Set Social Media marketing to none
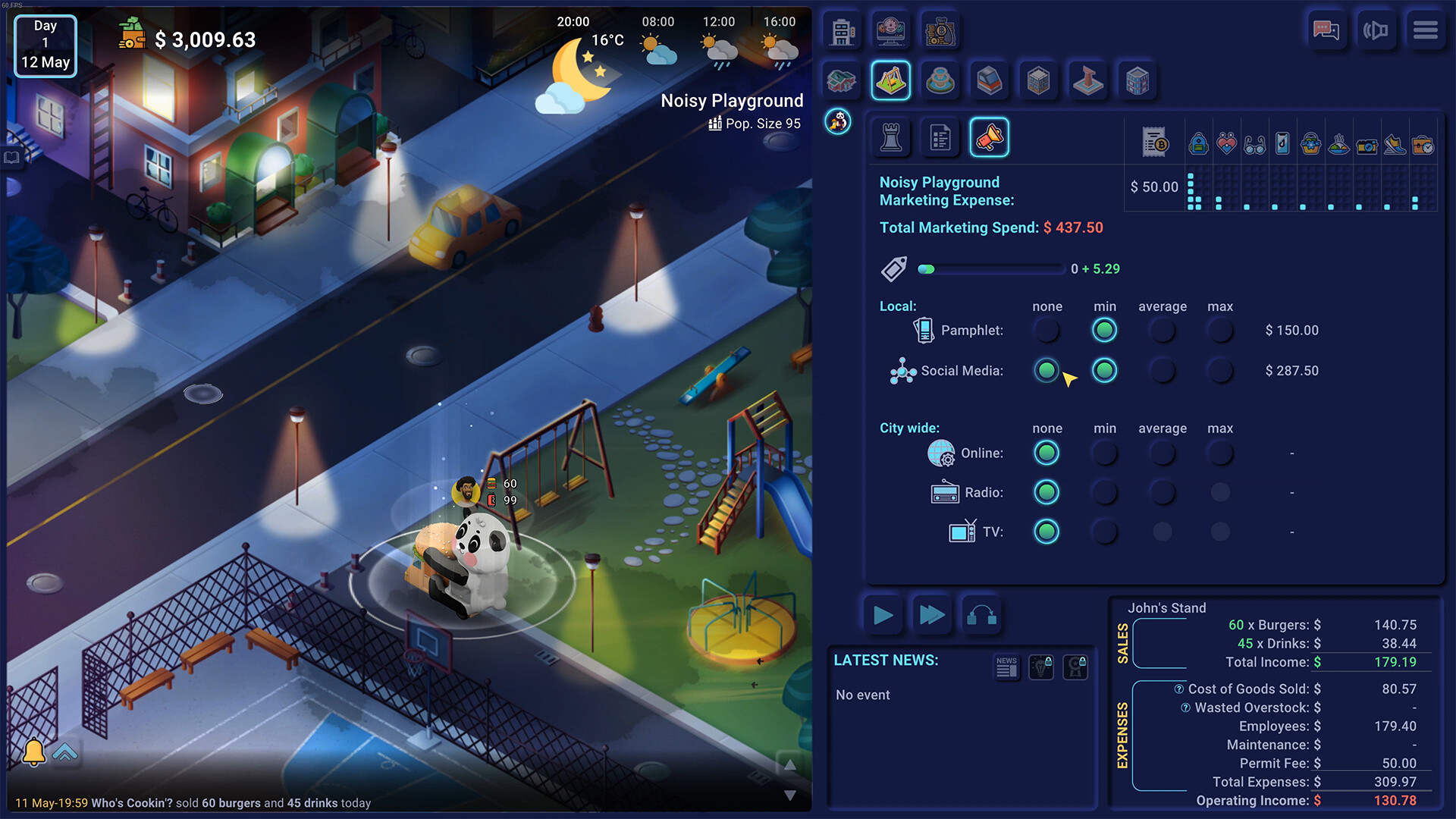Screen dimensions: 1456x819 click(x=1046, y=371)
